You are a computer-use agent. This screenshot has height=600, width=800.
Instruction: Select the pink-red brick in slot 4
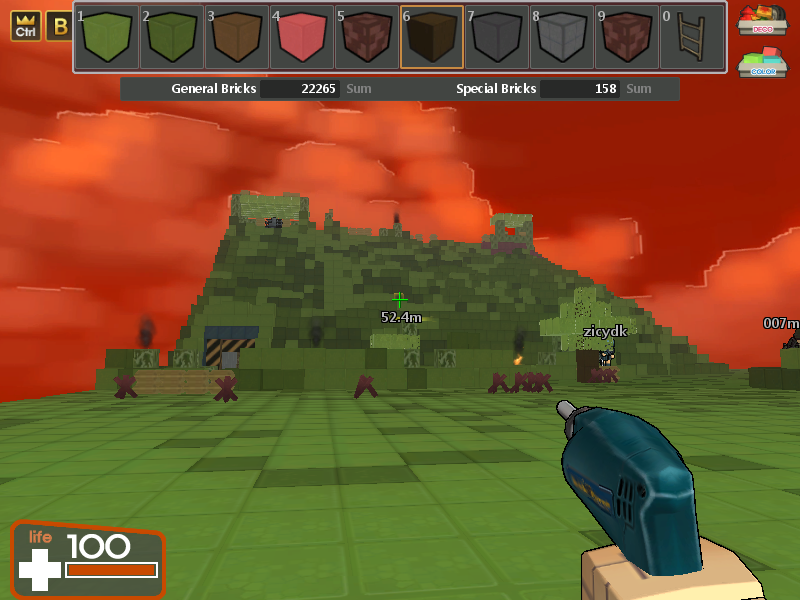coord(301,37)
